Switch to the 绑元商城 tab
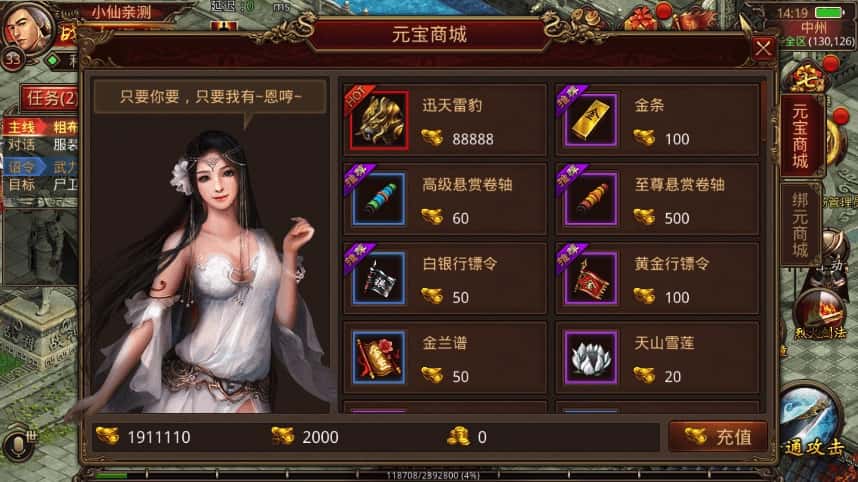858x482 pixels. tap(800, 223)
